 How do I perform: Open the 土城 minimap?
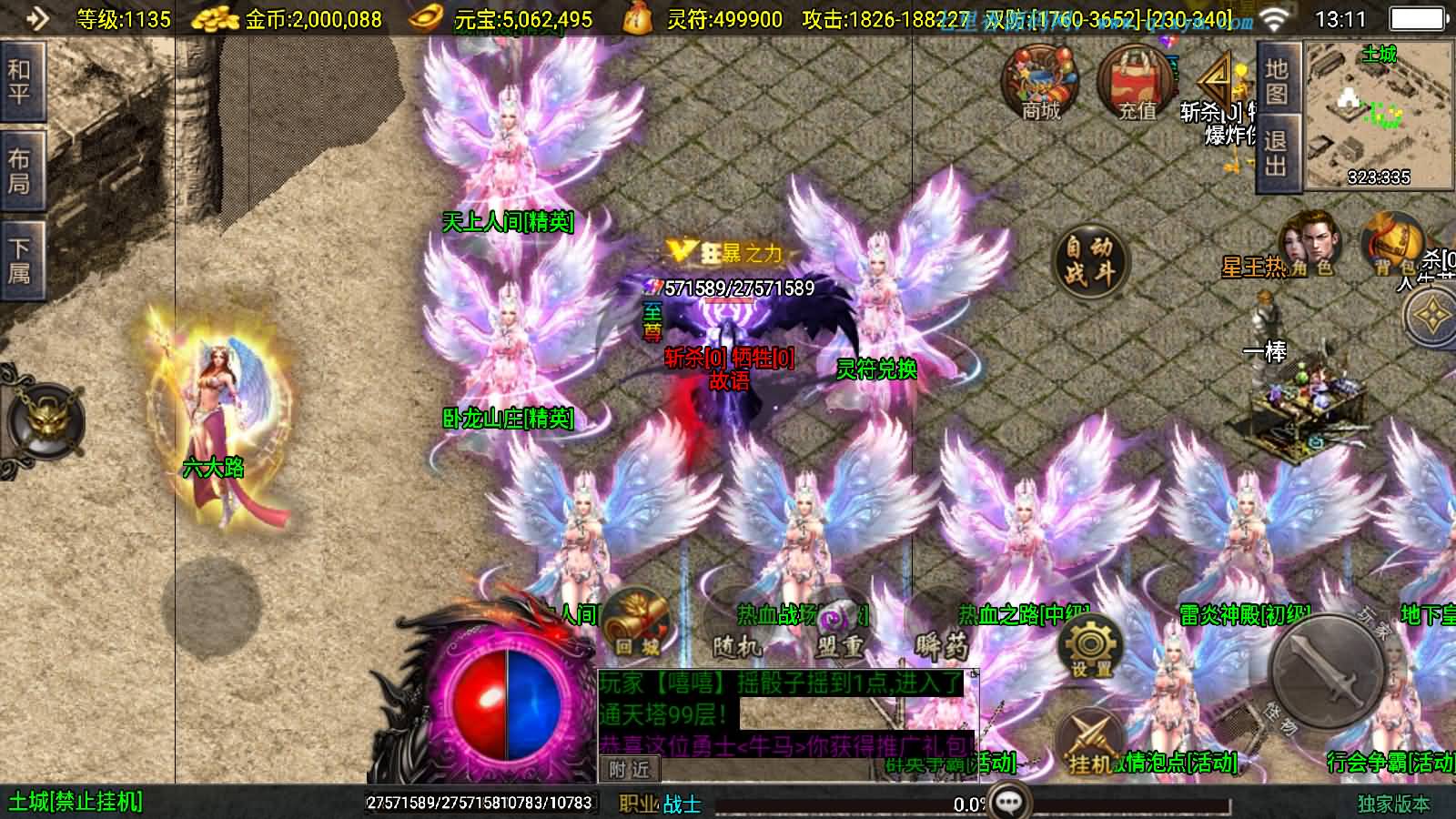(1379, 115)
